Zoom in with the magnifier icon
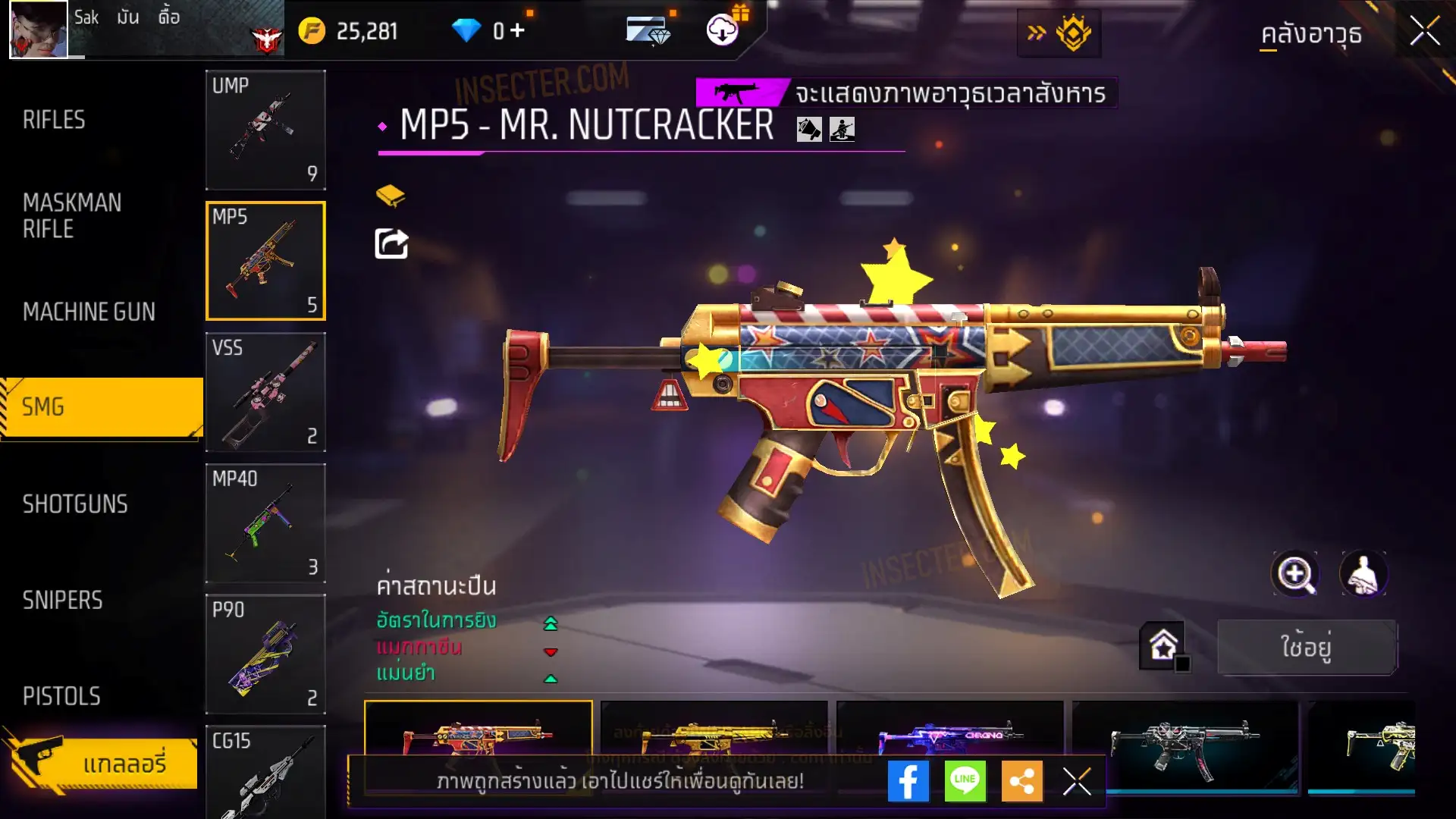Screen dimensions: 1456x819 (1295, 574)
